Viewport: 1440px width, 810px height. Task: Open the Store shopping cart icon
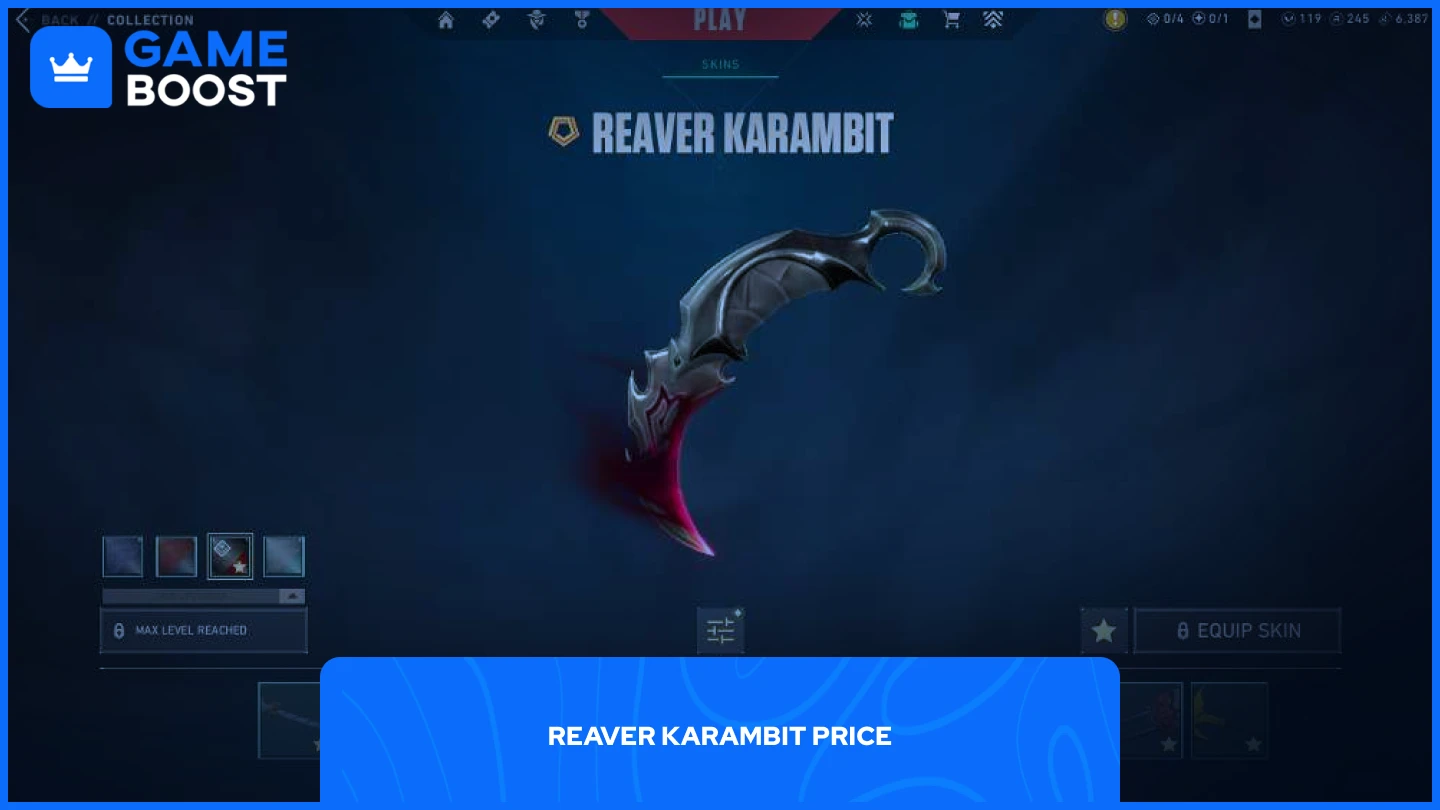point(950,19)
